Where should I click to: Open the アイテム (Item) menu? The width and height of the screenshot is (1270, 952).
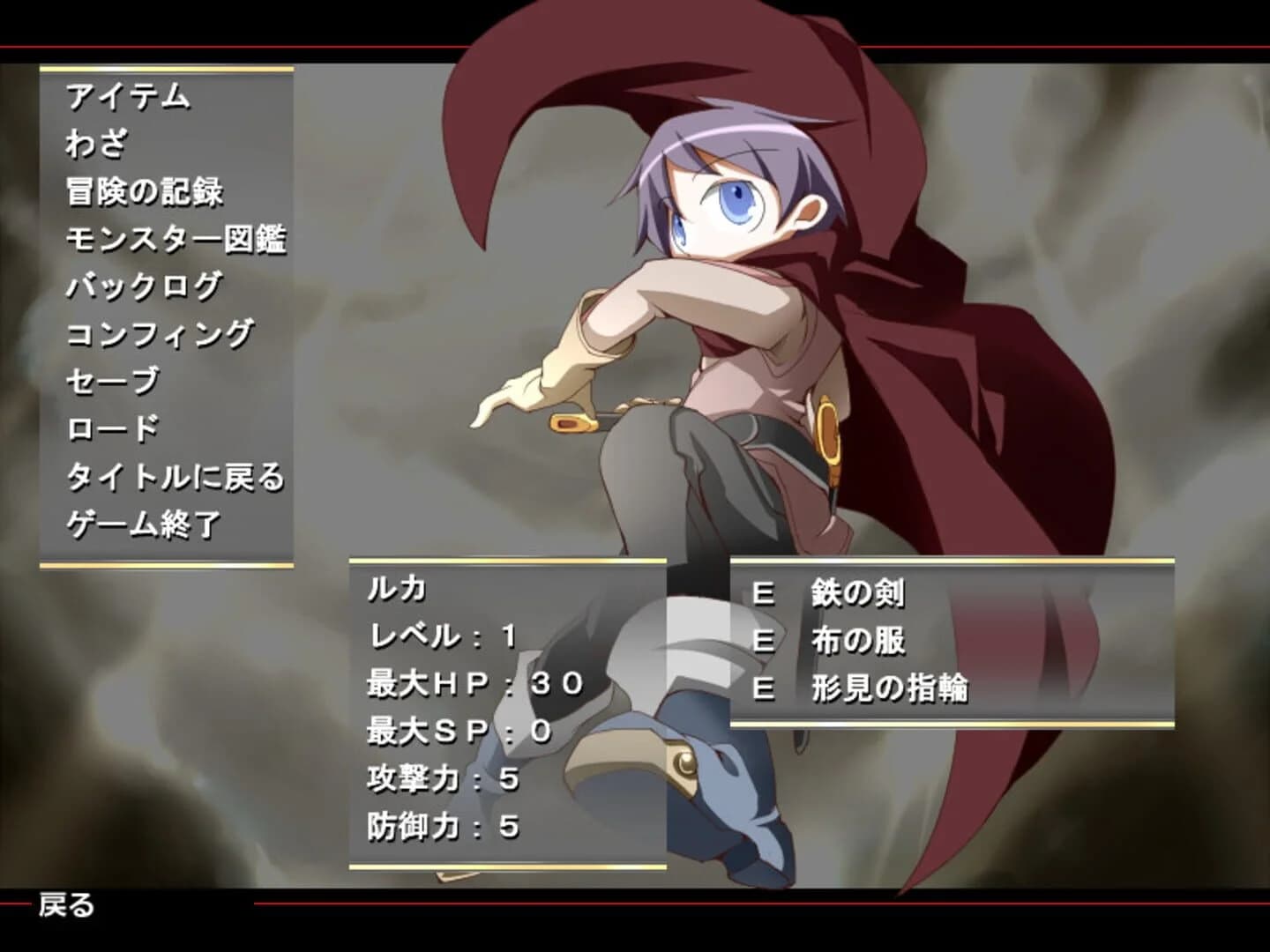point(131,97)
